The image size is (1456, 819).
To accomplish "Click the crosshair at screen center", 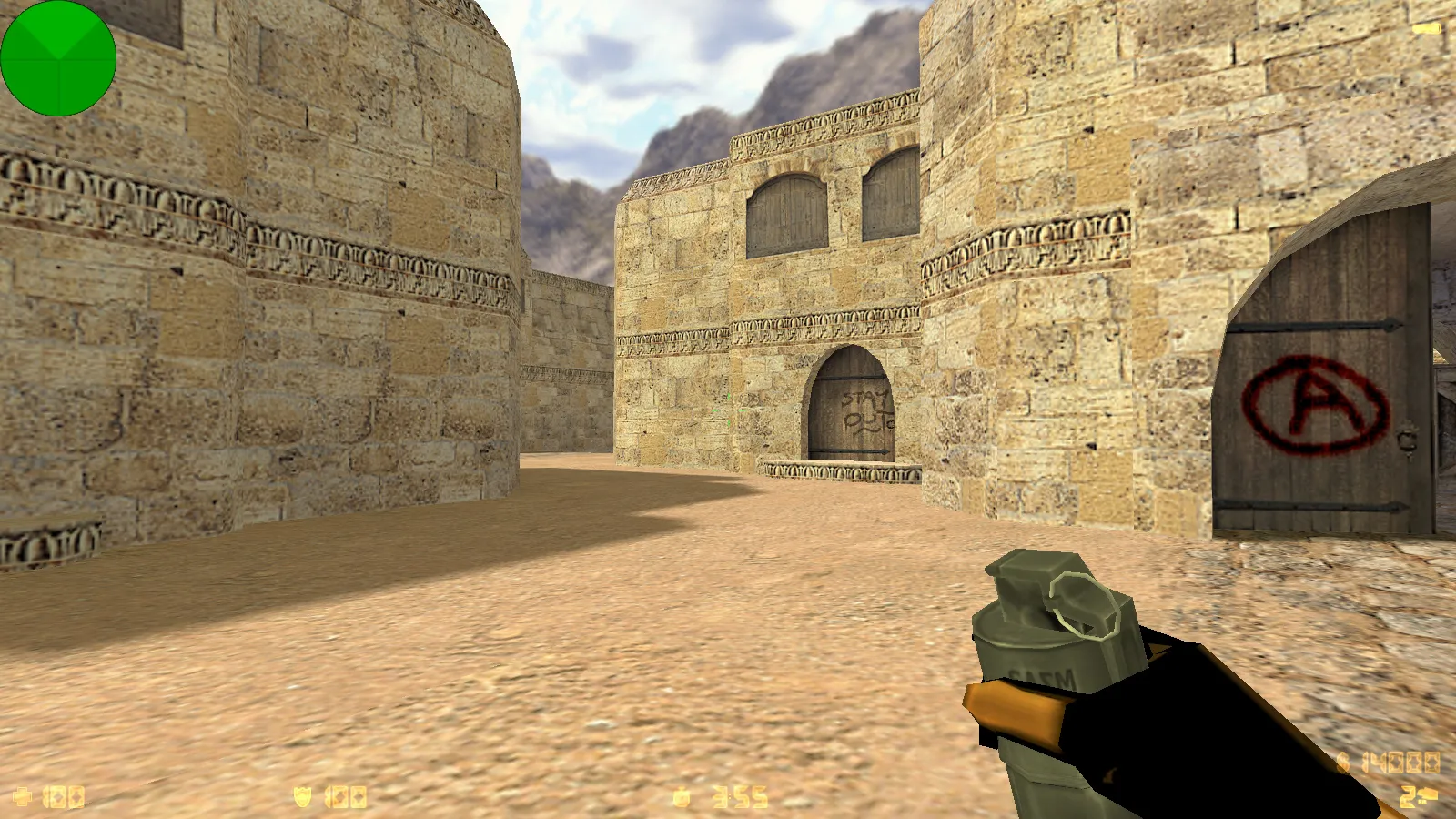I will tap(728, 409).
